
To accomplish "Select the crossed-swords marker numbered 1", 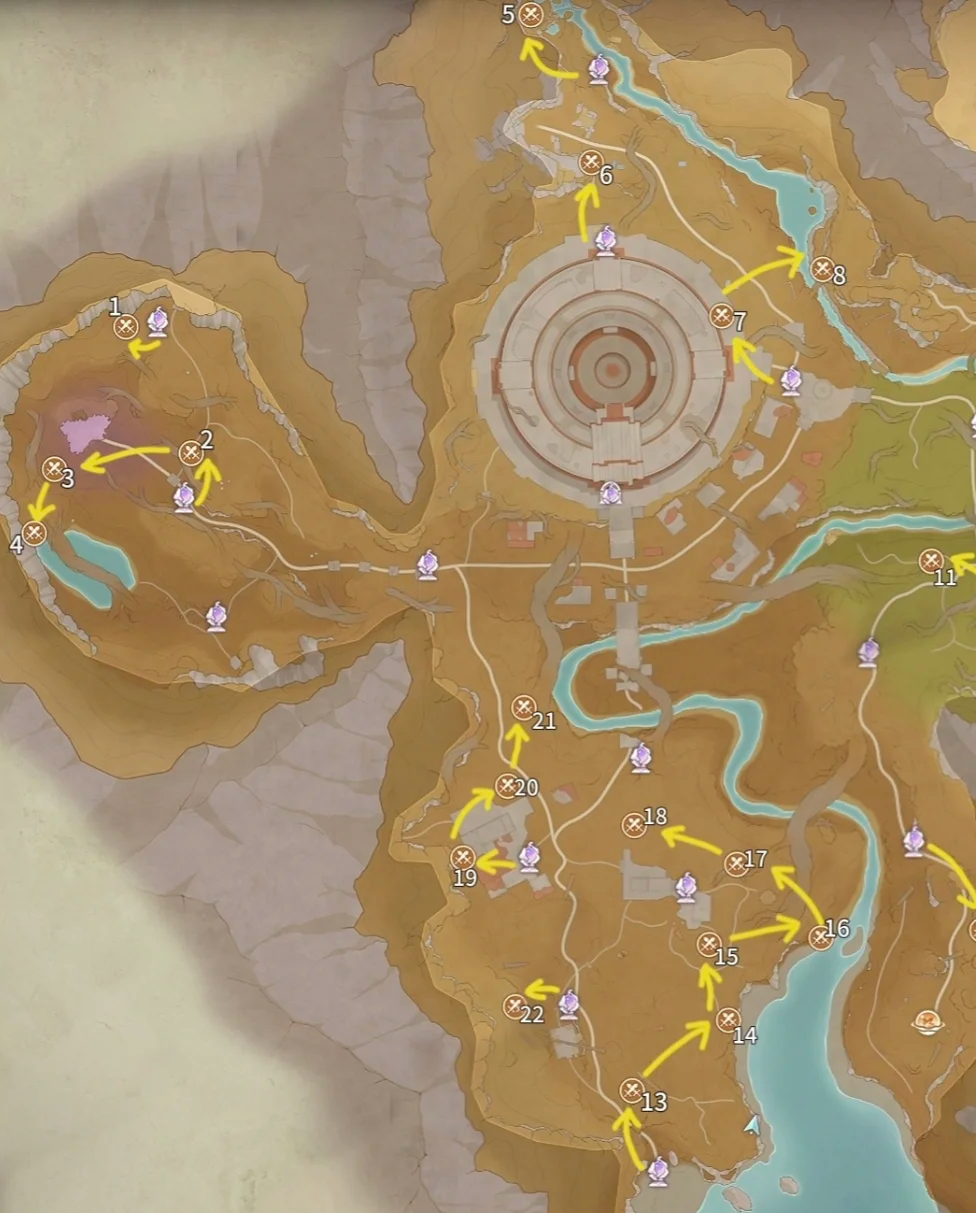I will pos(126,326).
